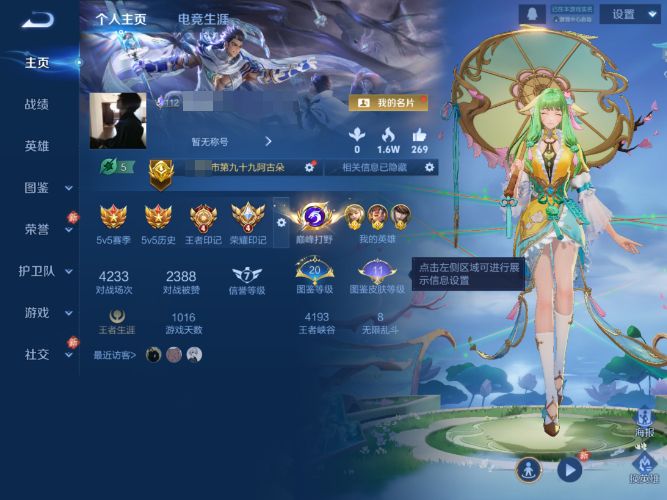Play the hero showcase animation

[x=569, y=469]
